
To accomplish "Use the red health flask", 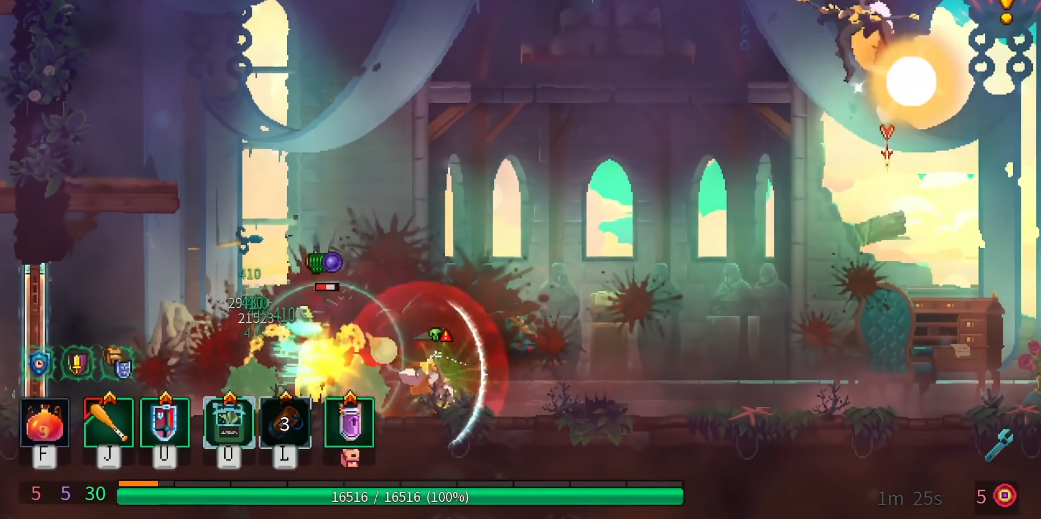I will pyautogui.click(x=45, y=422).
